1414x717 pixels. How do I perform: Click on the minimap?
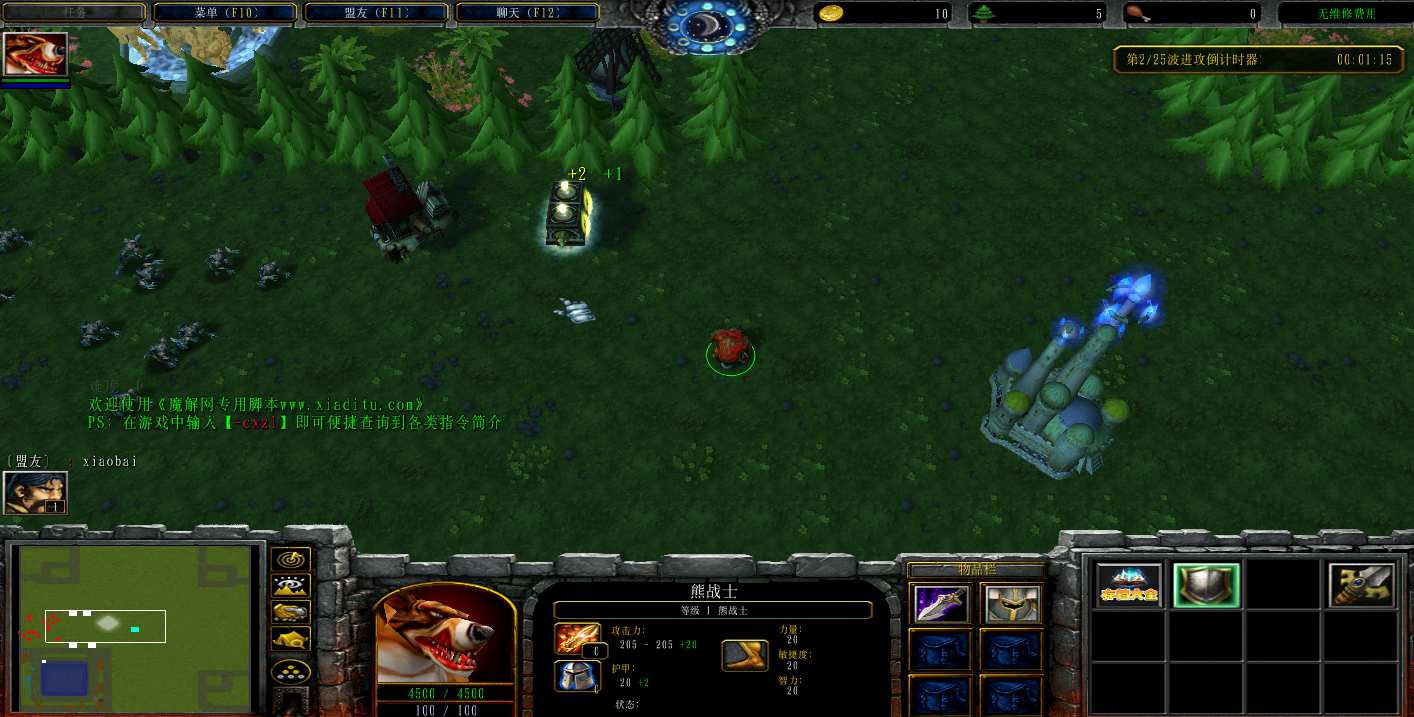pos(134,624)
